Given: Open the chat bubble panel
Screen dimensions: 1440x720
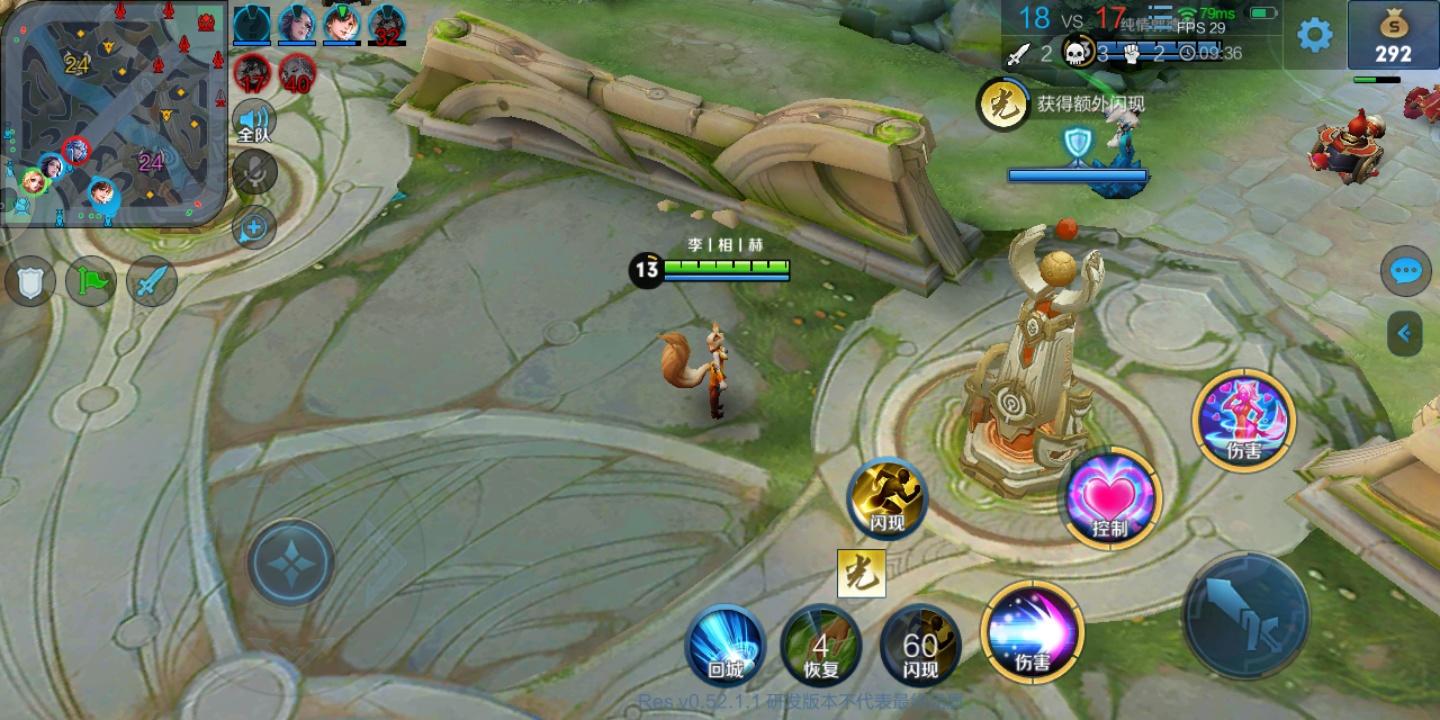Looking at the screenshot, I should 1405,271.
